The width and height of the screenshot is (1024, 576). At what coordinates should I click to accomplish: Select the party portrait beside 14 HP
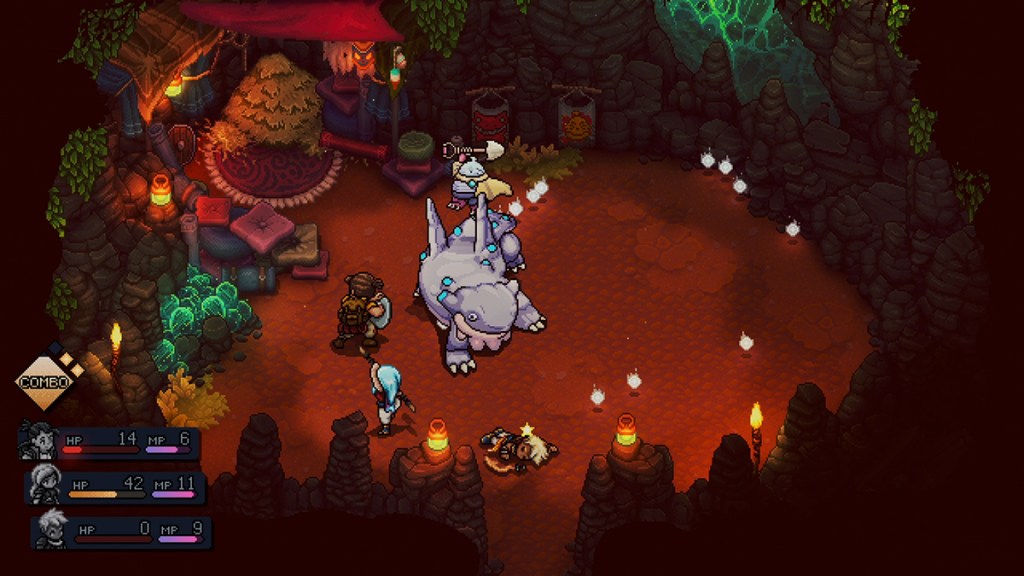(38, 440)
